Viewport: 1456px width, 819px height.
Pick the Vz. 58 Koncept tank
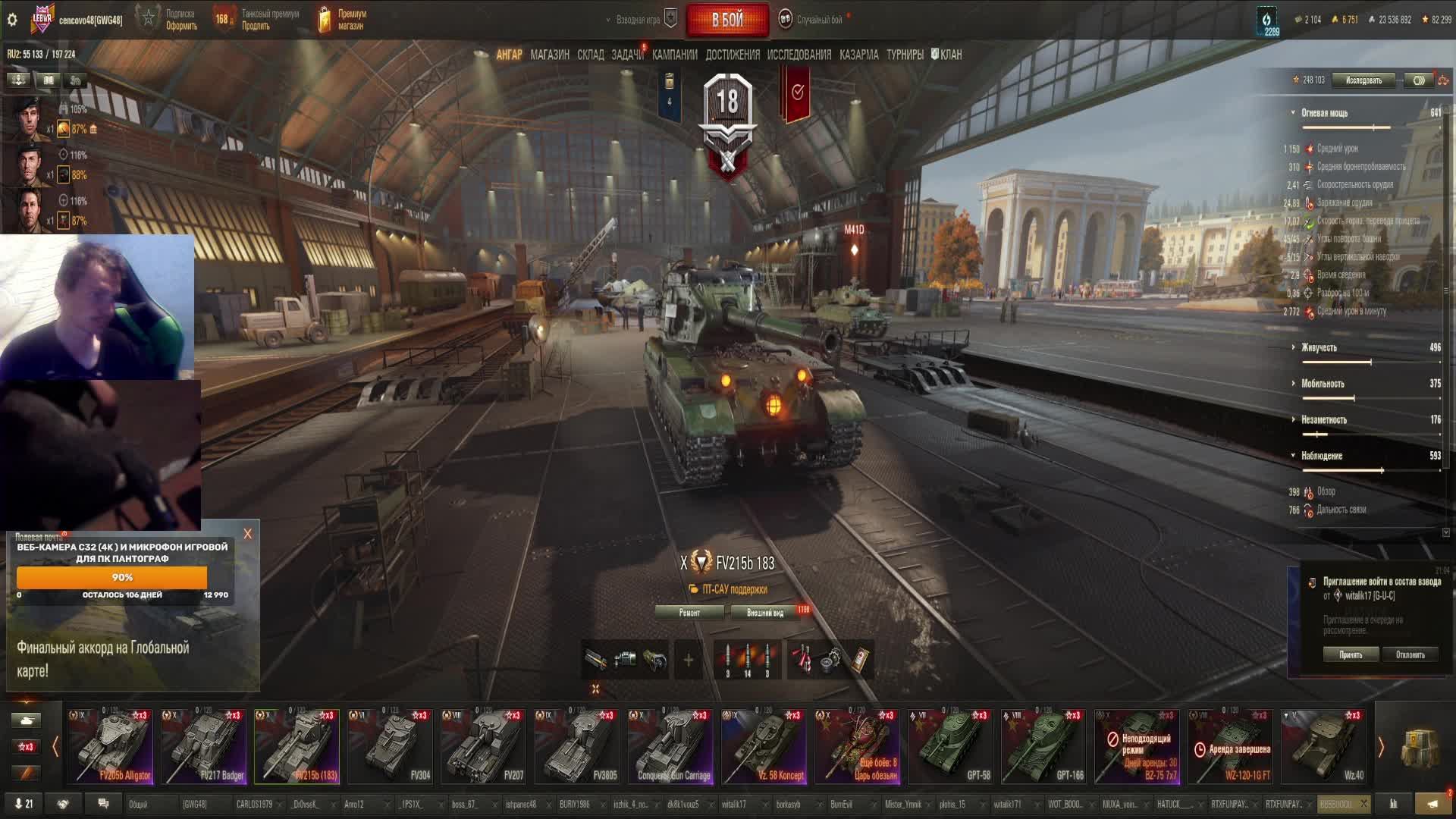pyautogui.click(x=765, y=746)
